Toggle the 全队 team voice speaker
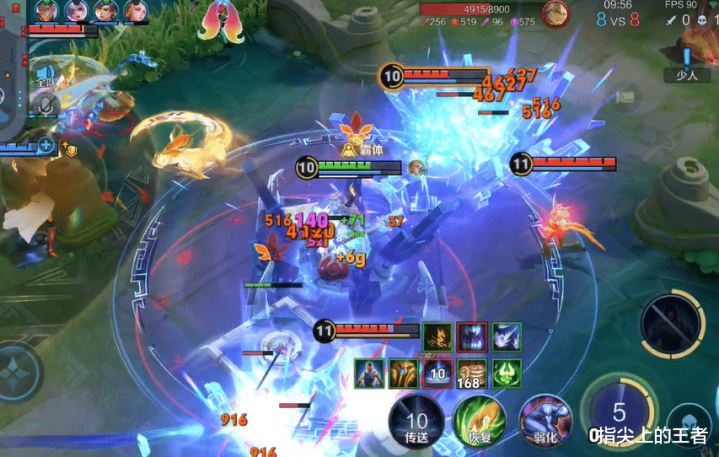This screenshot has height=457, width=719. [47, 77]
